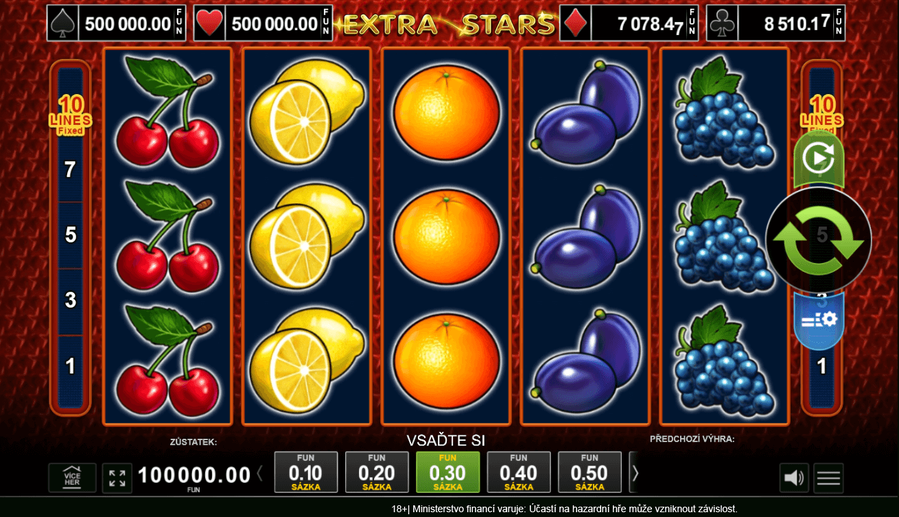This screenshot has width=899, height=517.
Task: Click the club jackpot amount
Action: click(x=797, y=23)
